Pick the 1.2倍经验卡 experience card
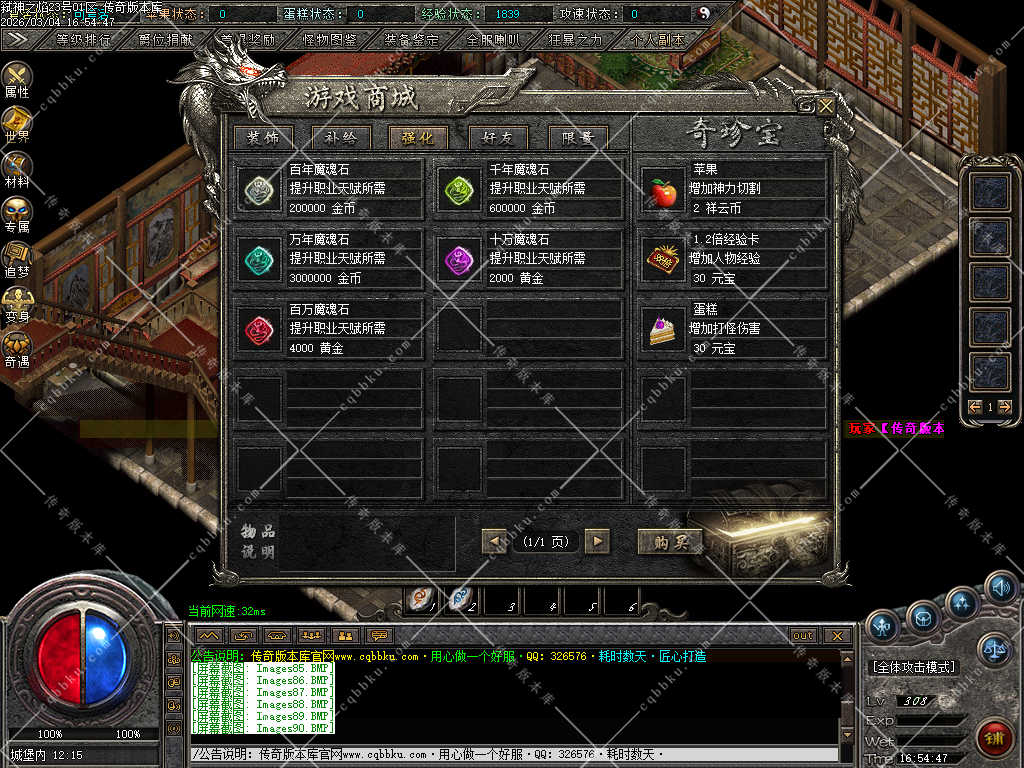 coord(663,258)
